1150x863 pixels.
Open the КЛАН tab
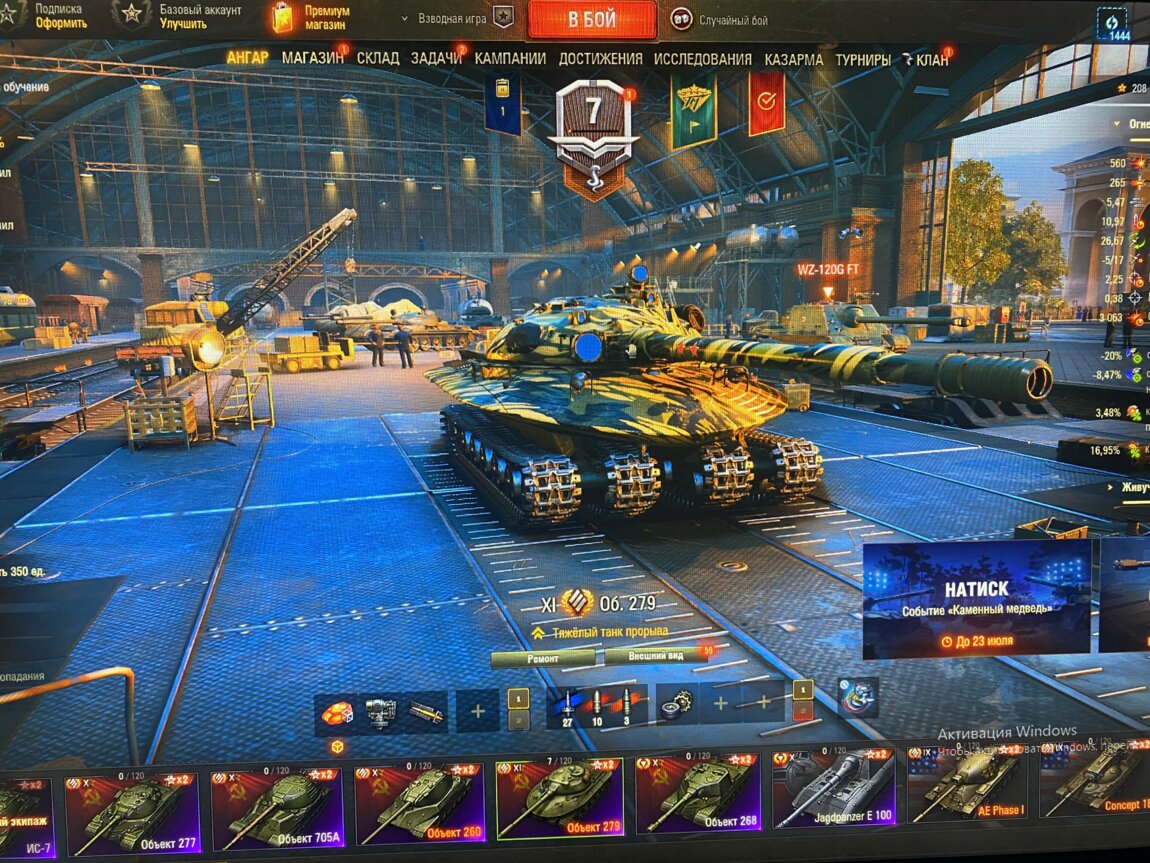point(931,60)
